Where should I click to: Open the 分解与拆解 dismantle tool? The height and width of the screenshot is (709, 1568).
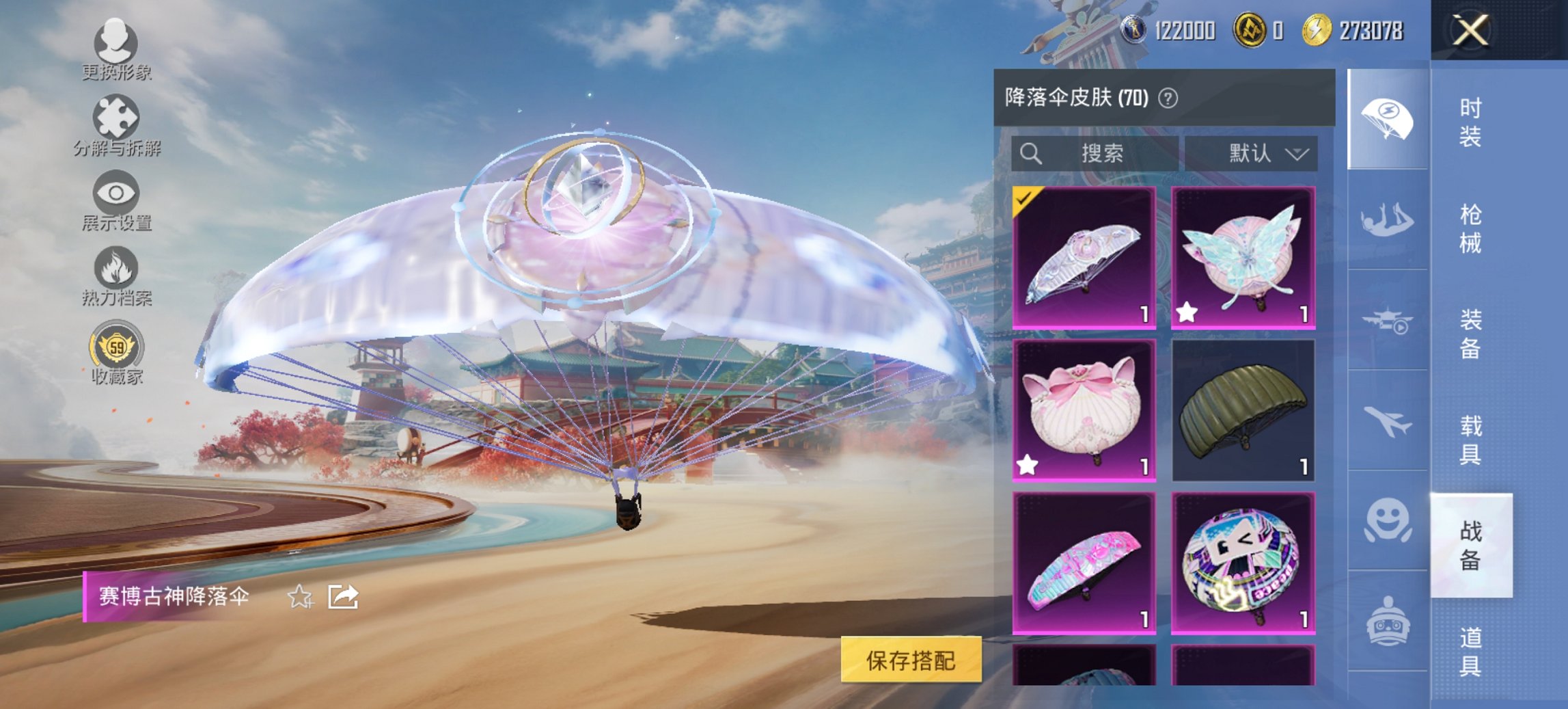[116, 123]
